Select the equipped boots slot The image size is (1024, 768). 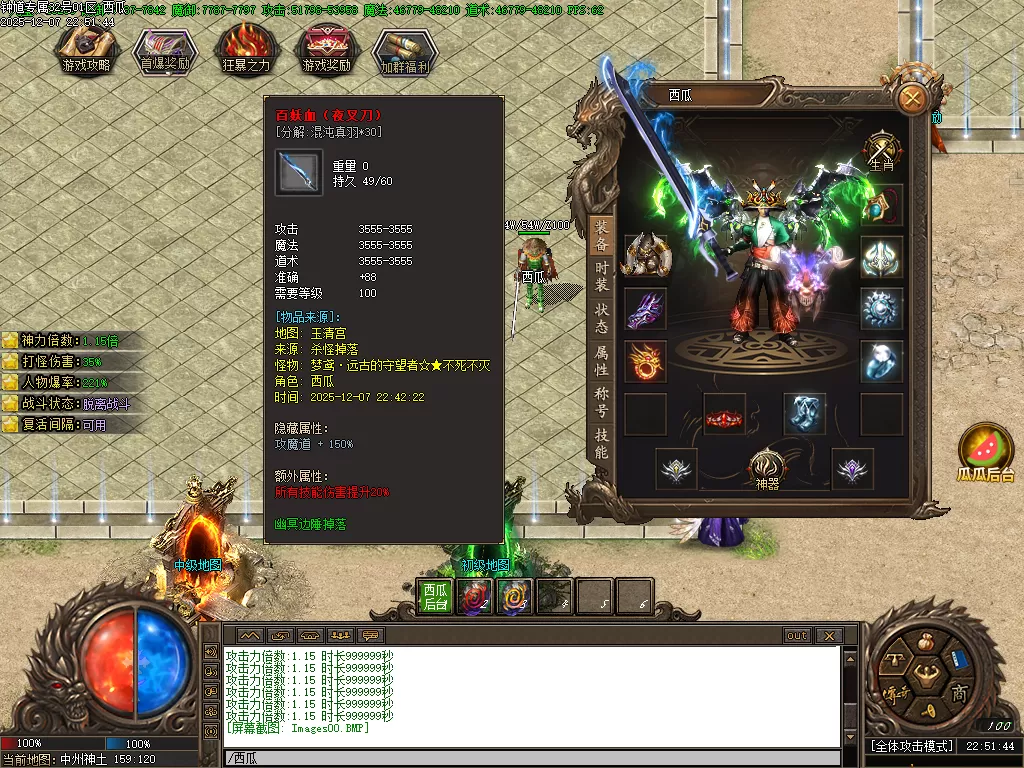coord(804,414)
